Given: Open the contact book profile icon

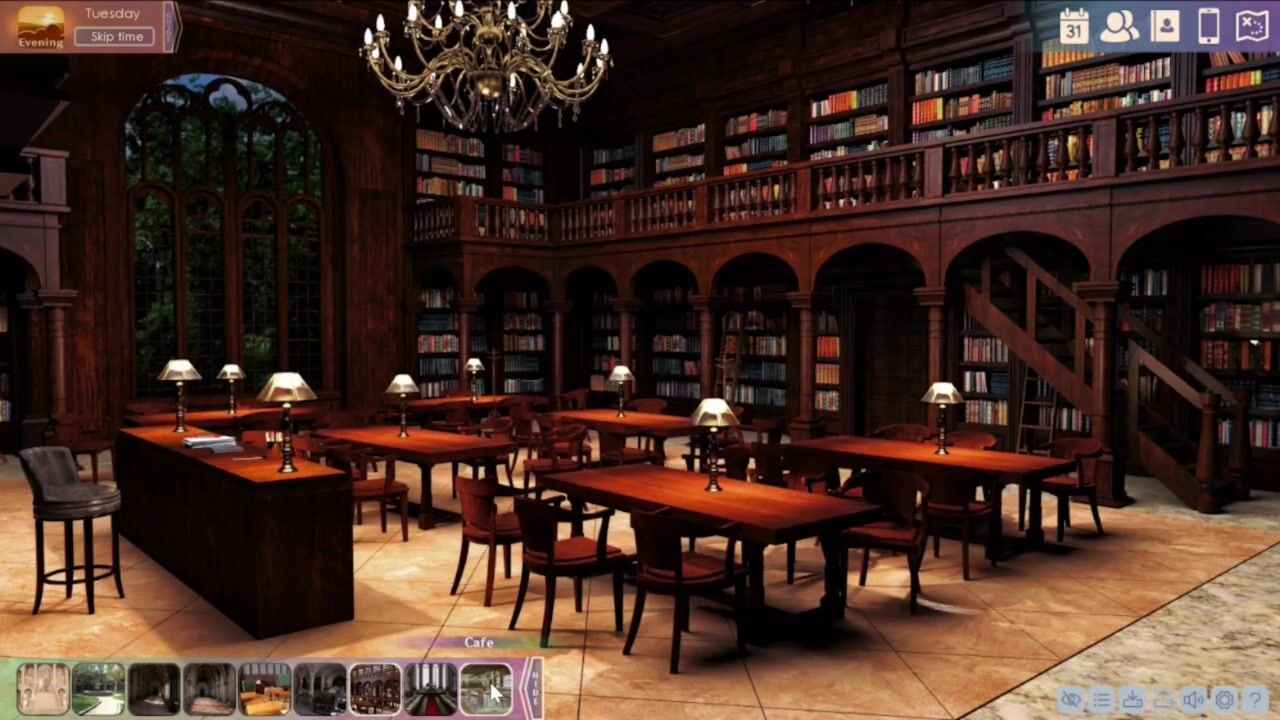Looking at the screenshot, I should 1165,26.
